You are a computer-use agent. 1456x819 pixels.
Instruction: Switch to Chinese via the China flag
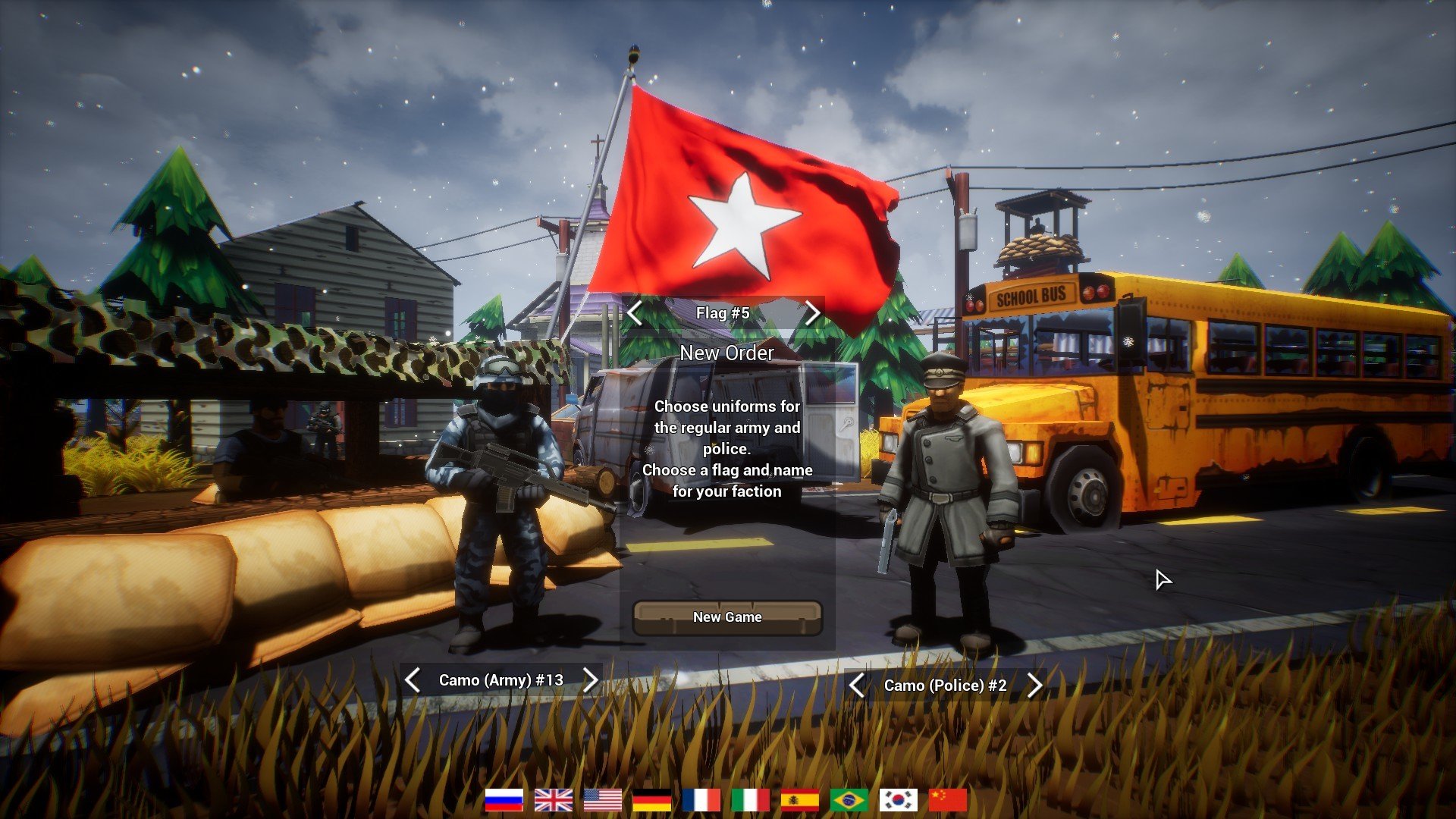[948, 799]
